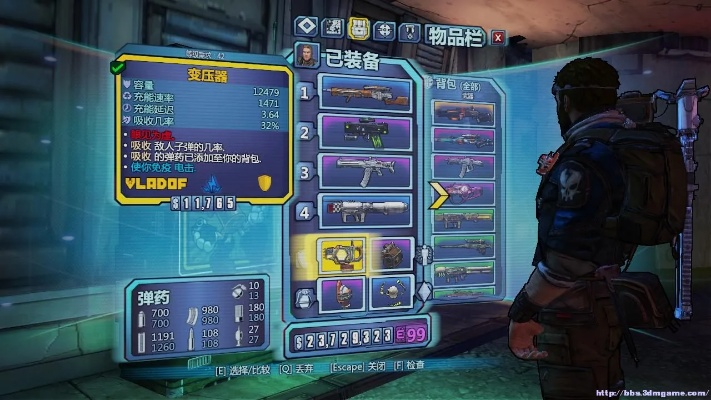Select the highlighted Inventory backpack tab

pos(359,27)
